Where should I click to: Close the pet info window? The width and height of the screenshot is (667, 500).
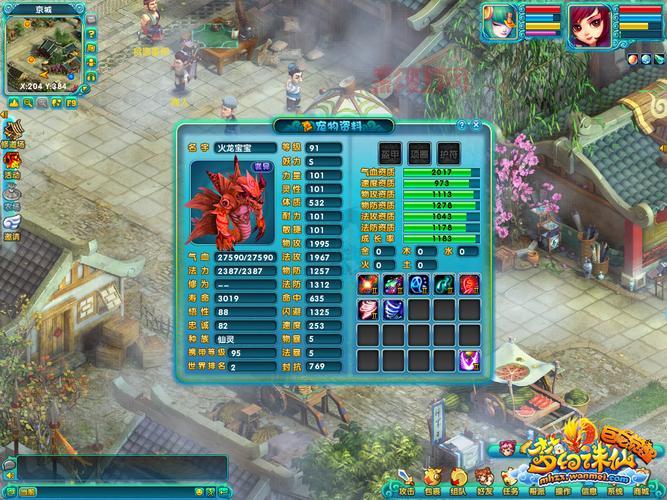(x=474, y=125)
